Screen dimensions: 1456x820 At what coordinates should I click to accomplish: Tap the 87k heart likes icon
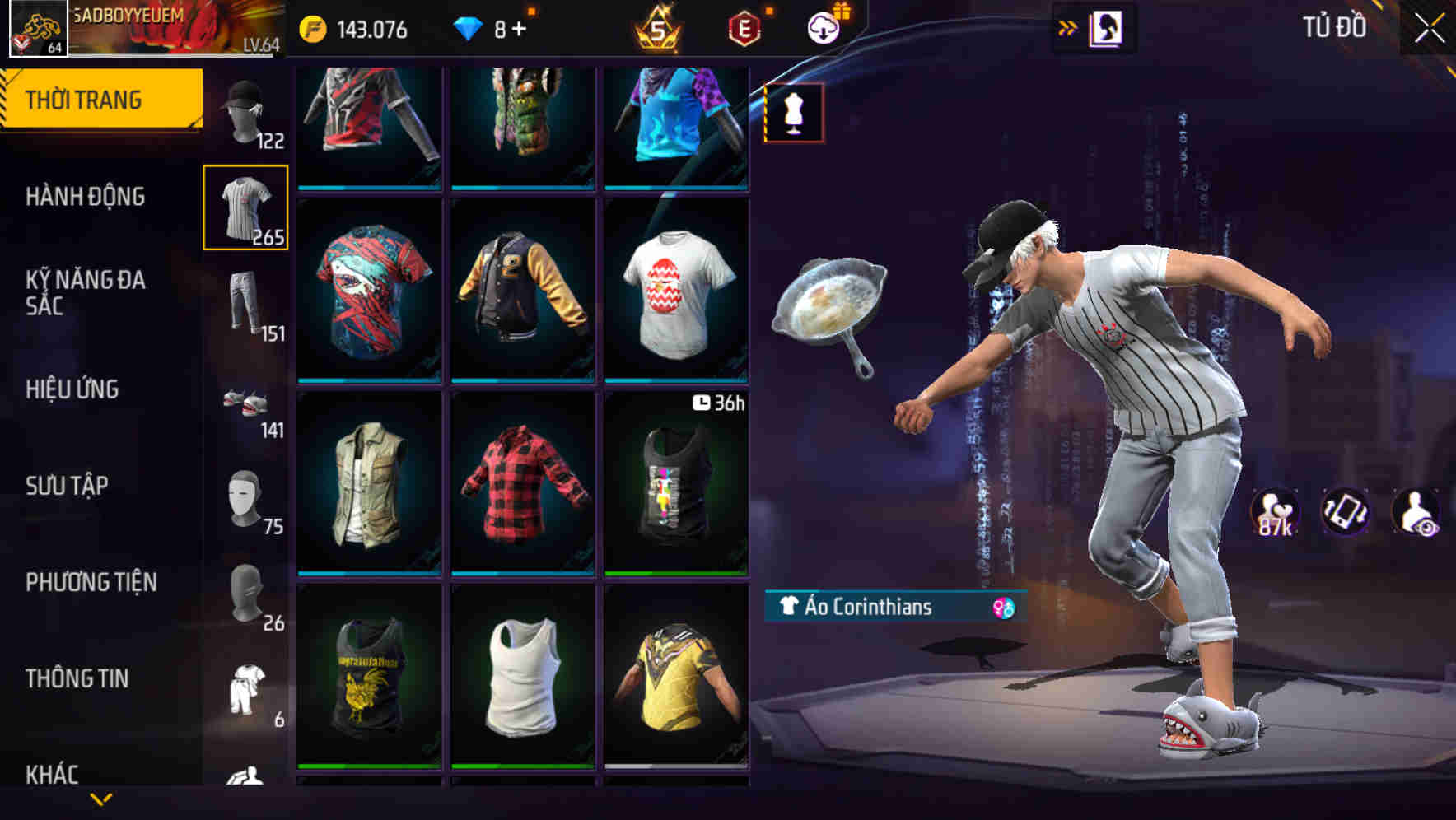(1273, 510)
